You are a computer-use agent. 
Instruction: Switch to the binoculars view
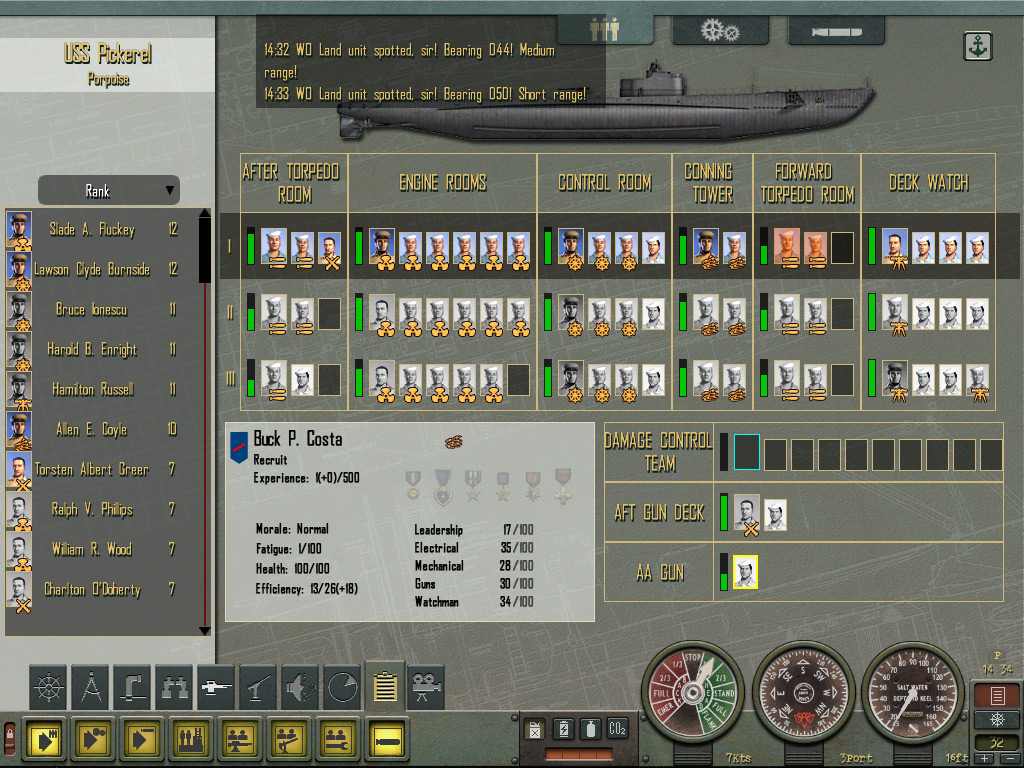(x=174, y=687)
